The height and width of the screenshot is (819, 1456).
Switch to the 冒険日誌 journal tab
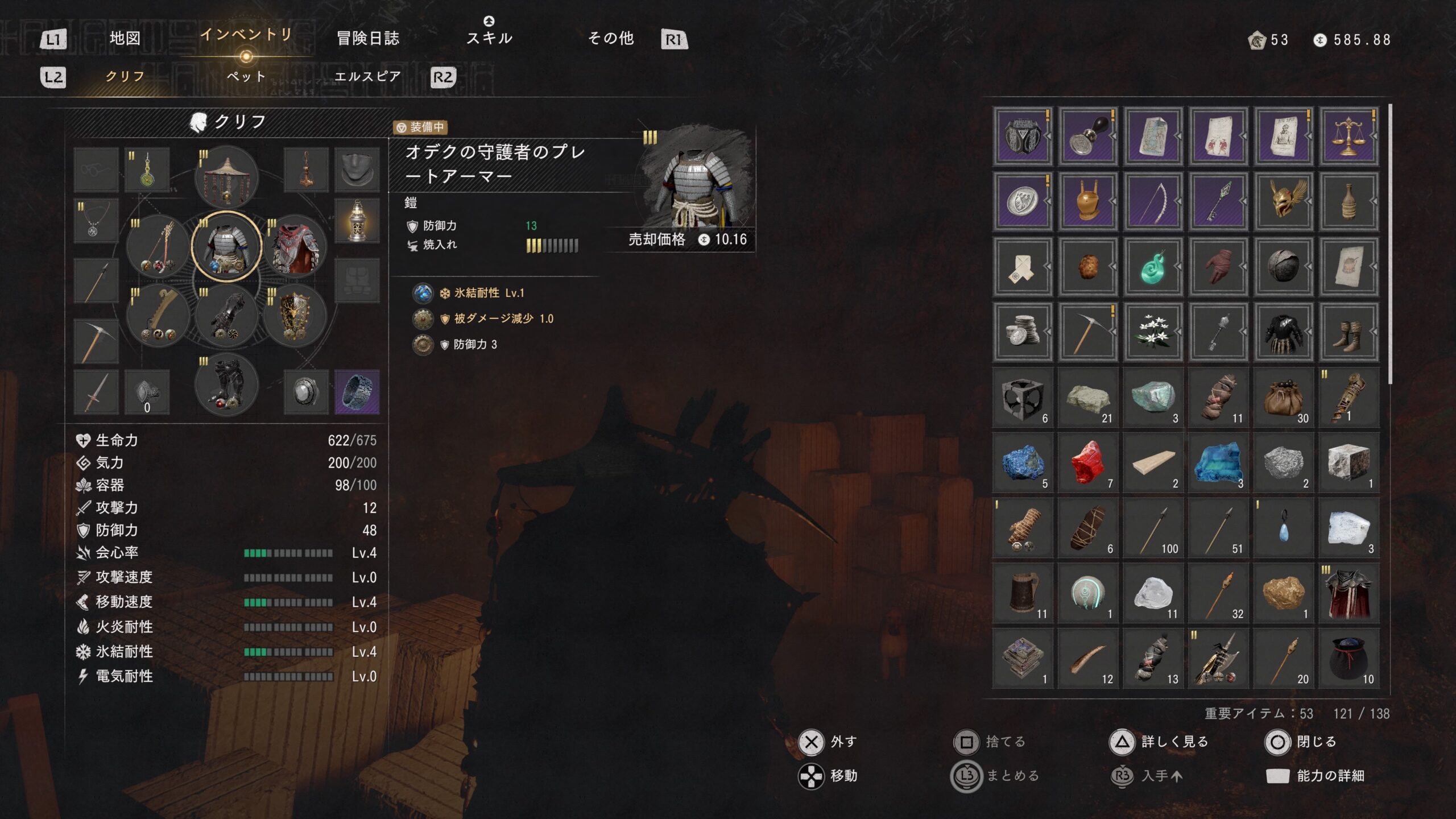[368, 38]
